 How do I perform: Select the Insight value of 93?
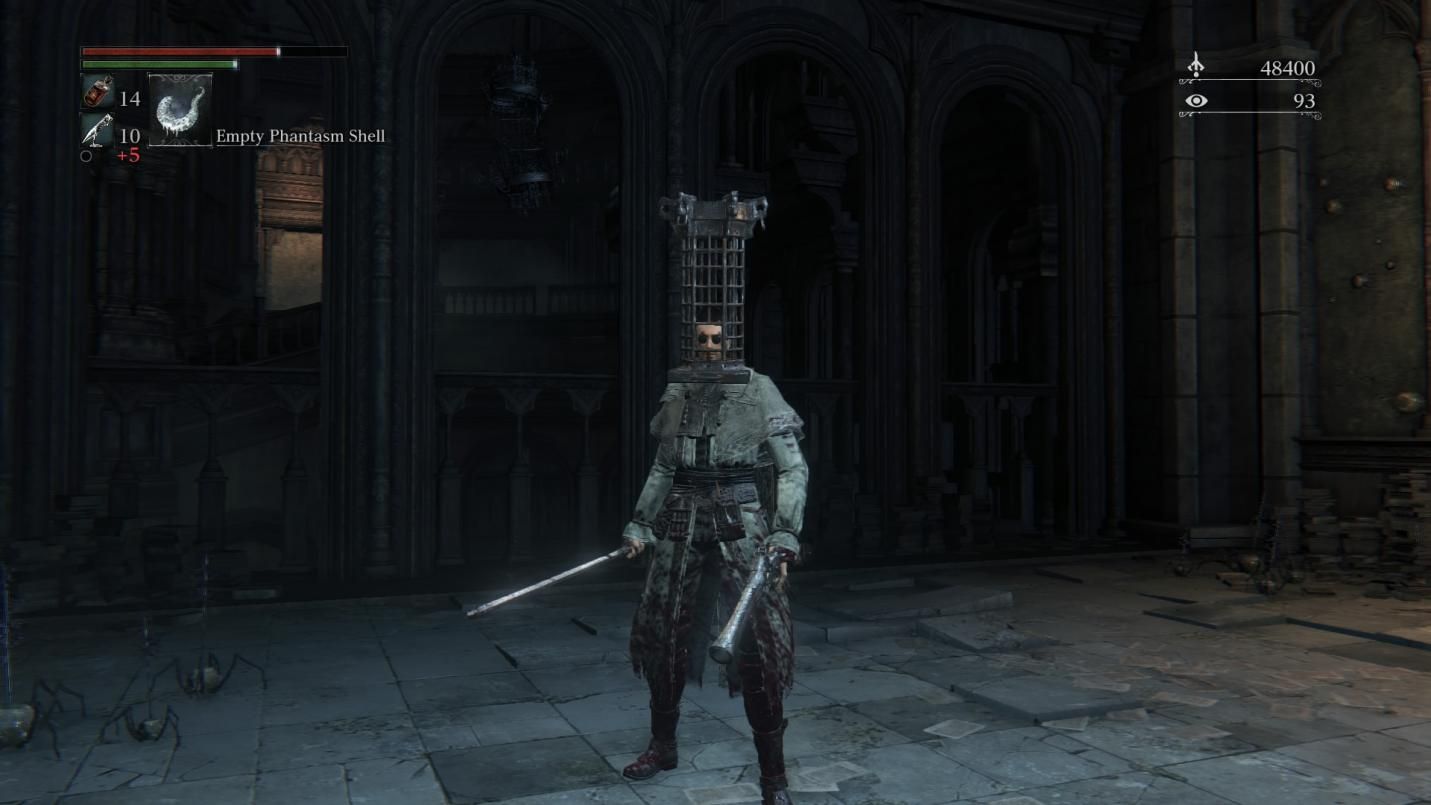coord(1303,100)
